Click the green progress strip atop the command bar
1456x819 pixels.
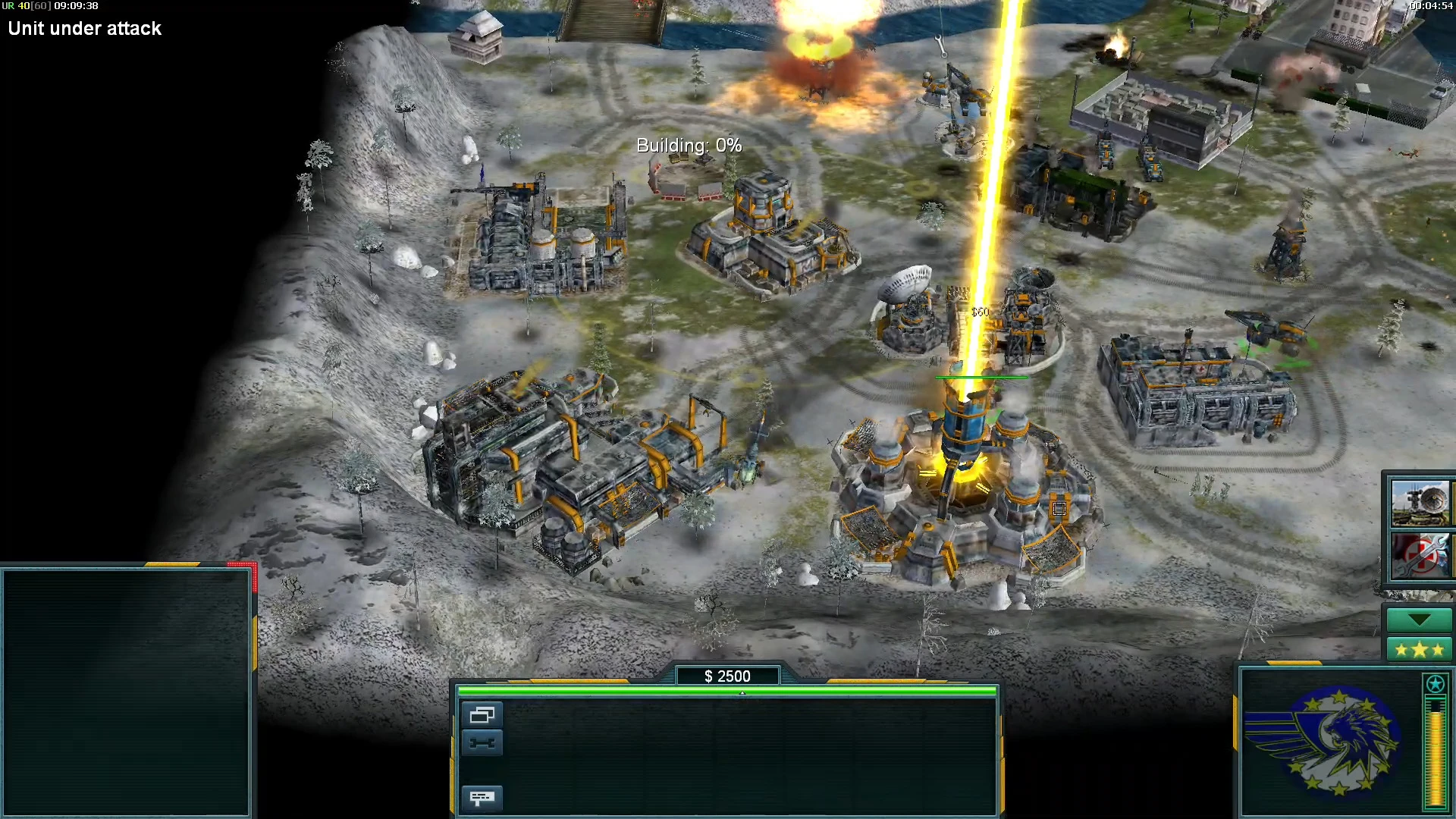click(726, 692)
